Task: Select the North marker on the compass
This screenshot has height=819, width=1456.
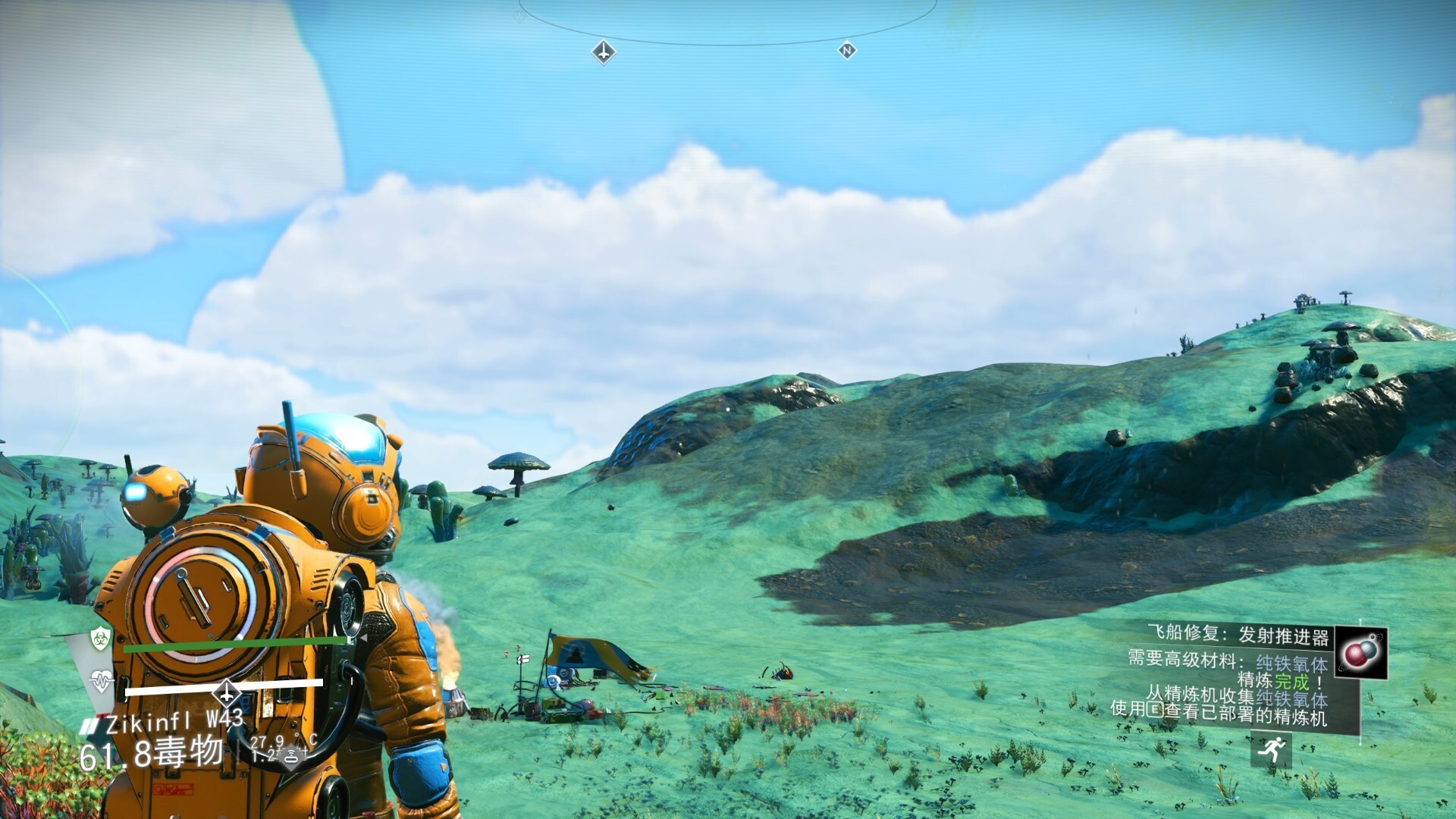Action: (847, 51)
